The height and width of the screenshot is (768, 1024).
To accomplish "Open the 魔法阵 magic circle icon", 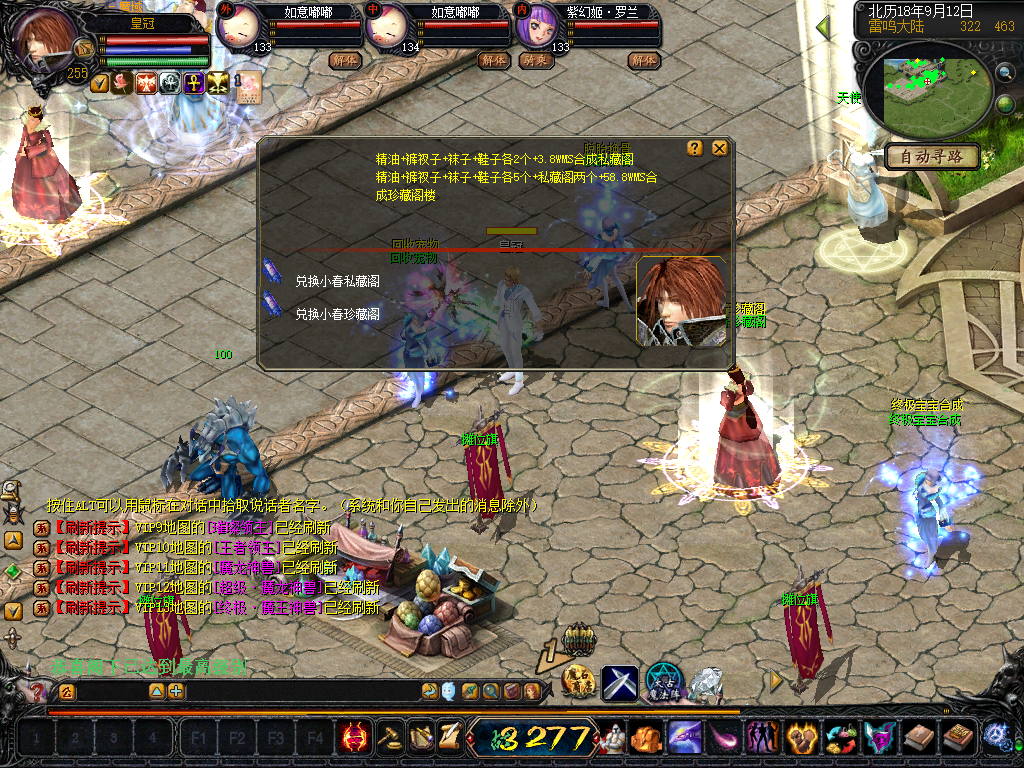I will tap(662, 682).
